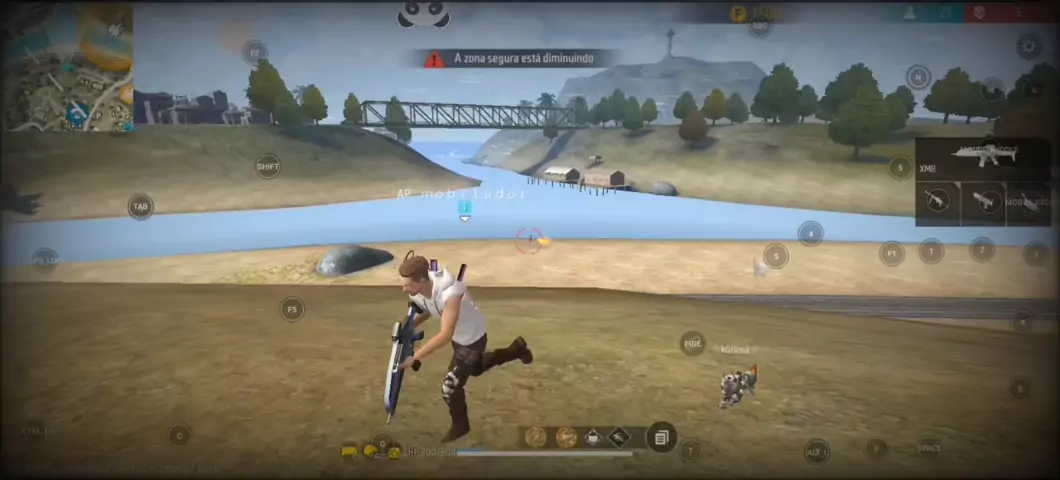
Task: Select the robot pet skill icon
Action: pyautogui.click(x=593, y=437)
